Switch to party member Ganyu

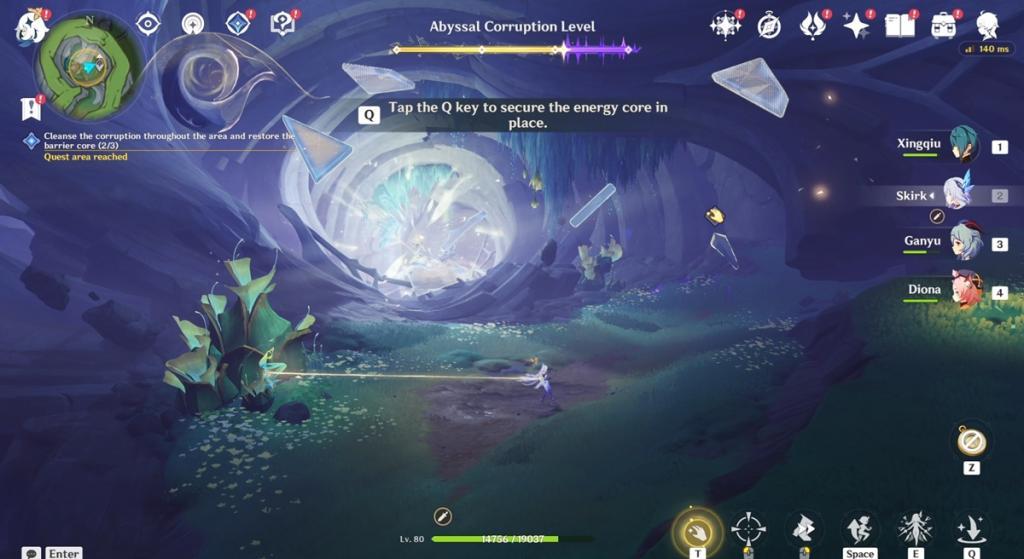tap(964, 242)
